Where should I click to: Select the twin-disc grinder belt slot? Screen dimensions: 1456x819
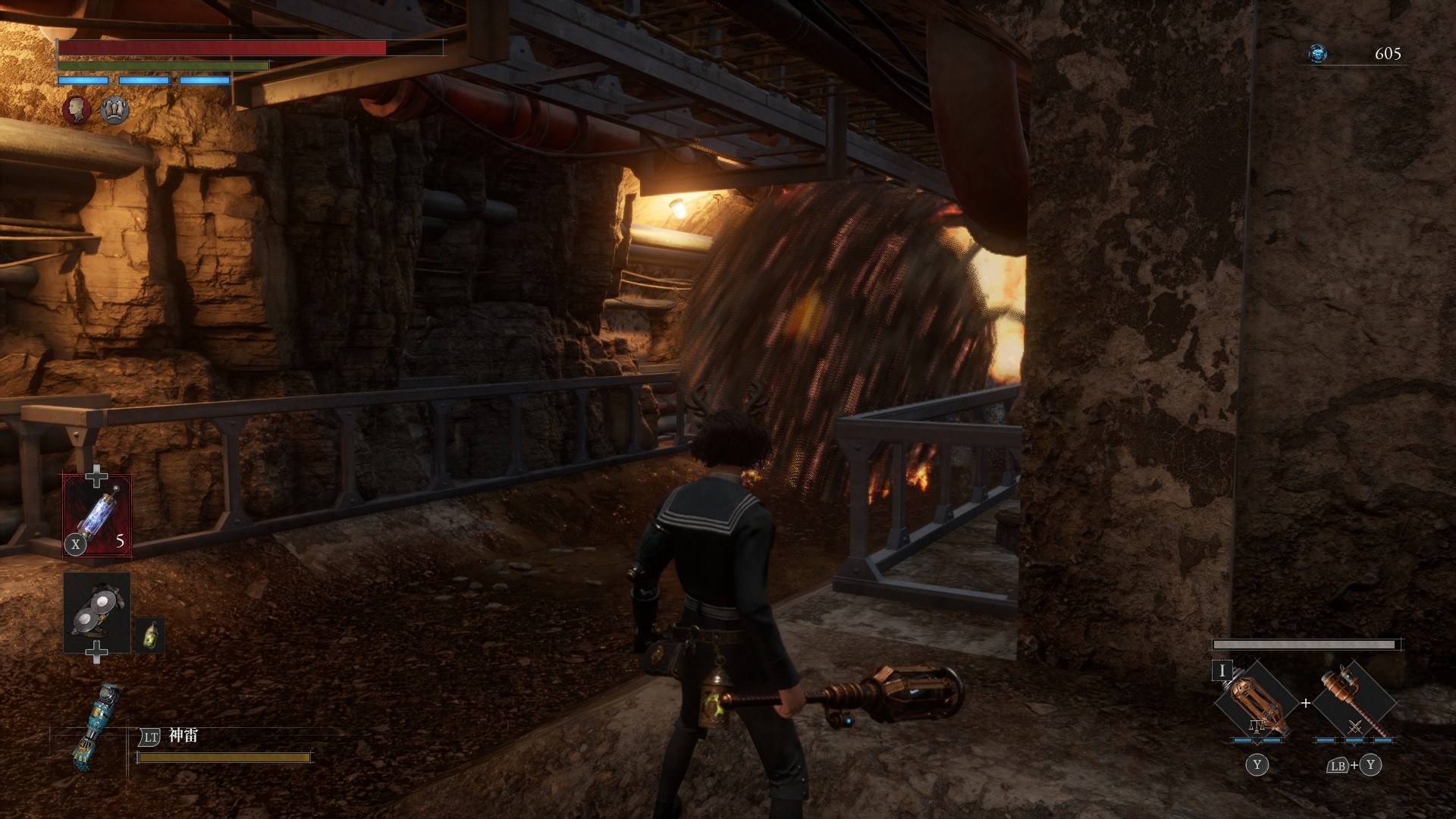click(x=97, y=613)
